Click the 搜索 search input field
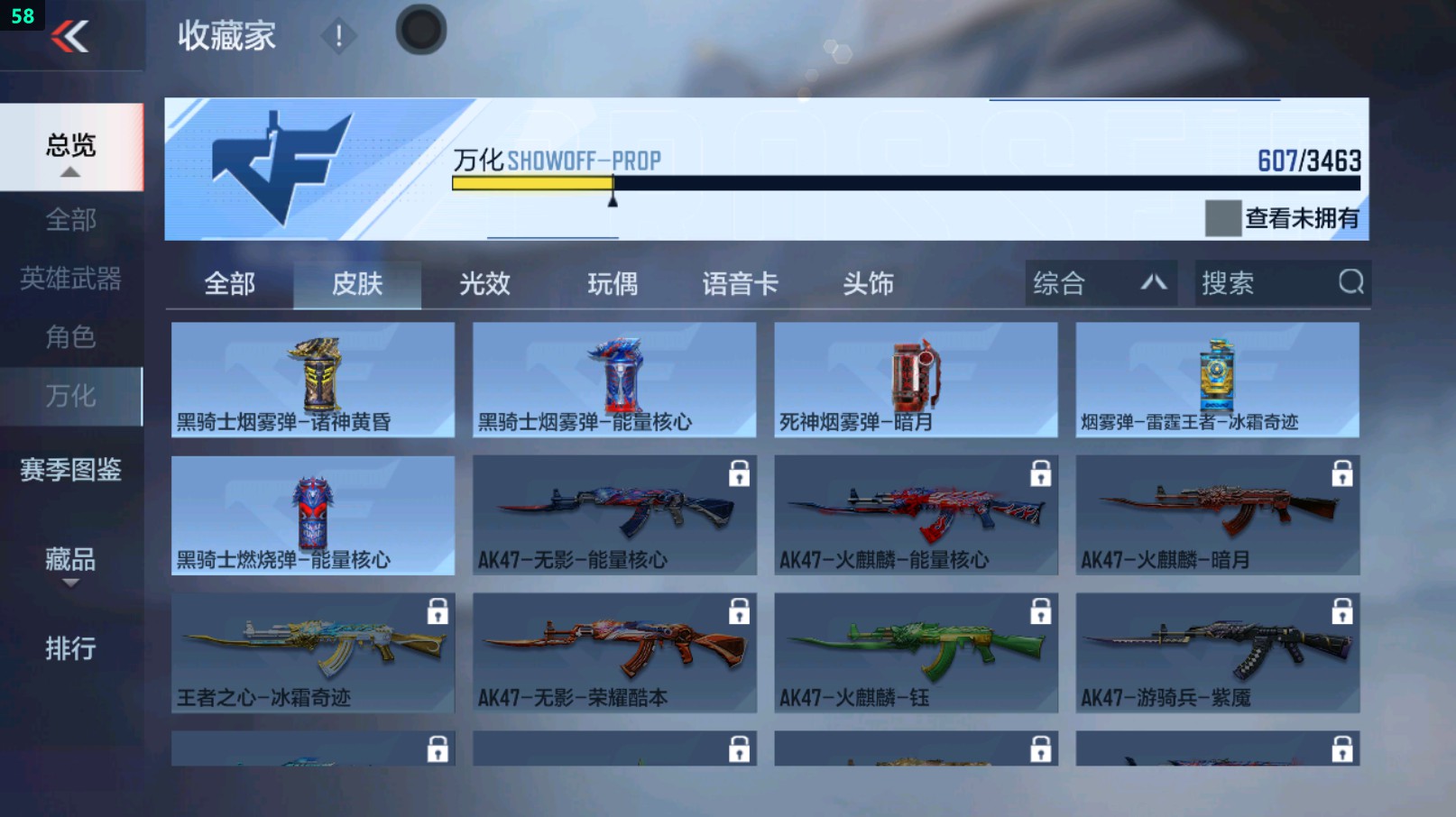The width and height of the screenshot is (1456, 817). pos(1263,283)
